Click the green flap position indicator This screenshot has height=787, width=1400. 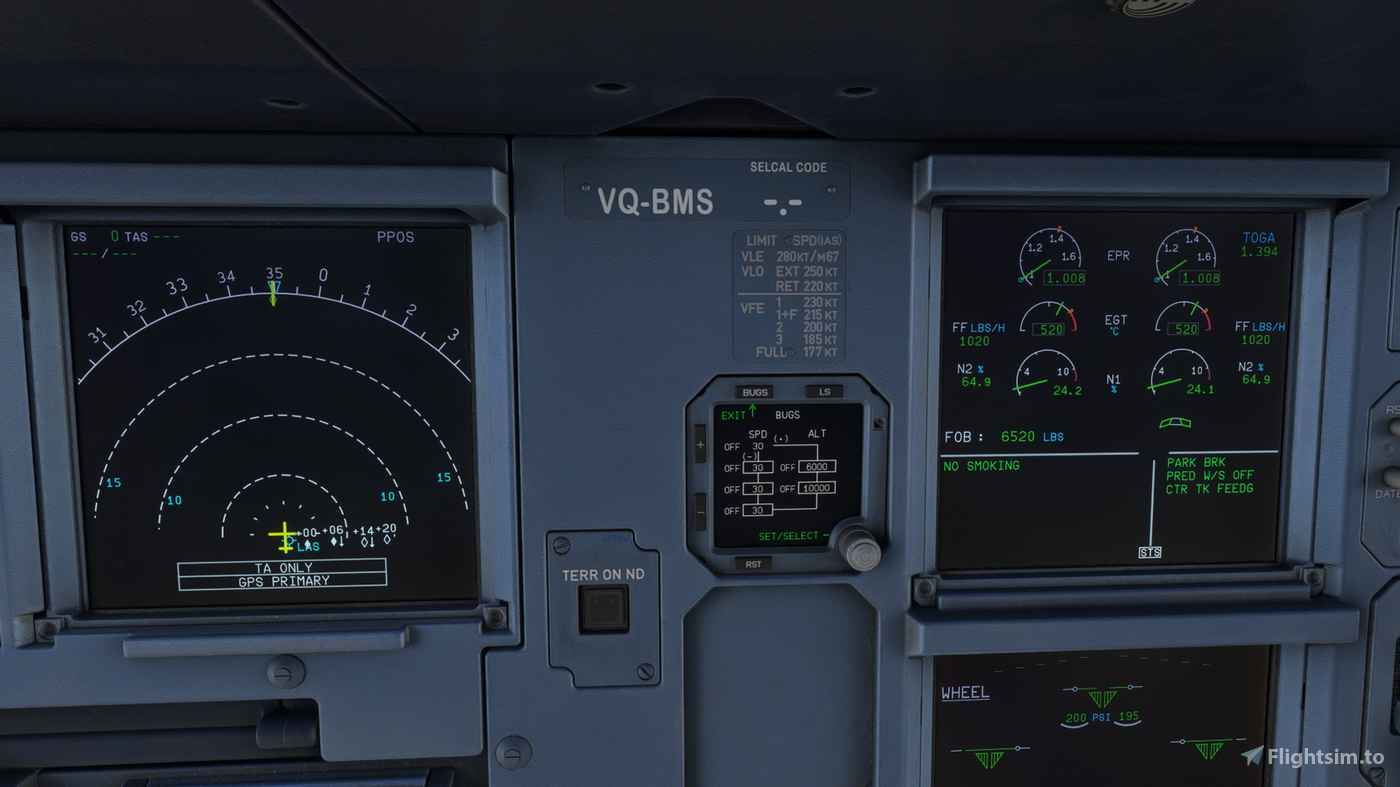pos(1175,422)
